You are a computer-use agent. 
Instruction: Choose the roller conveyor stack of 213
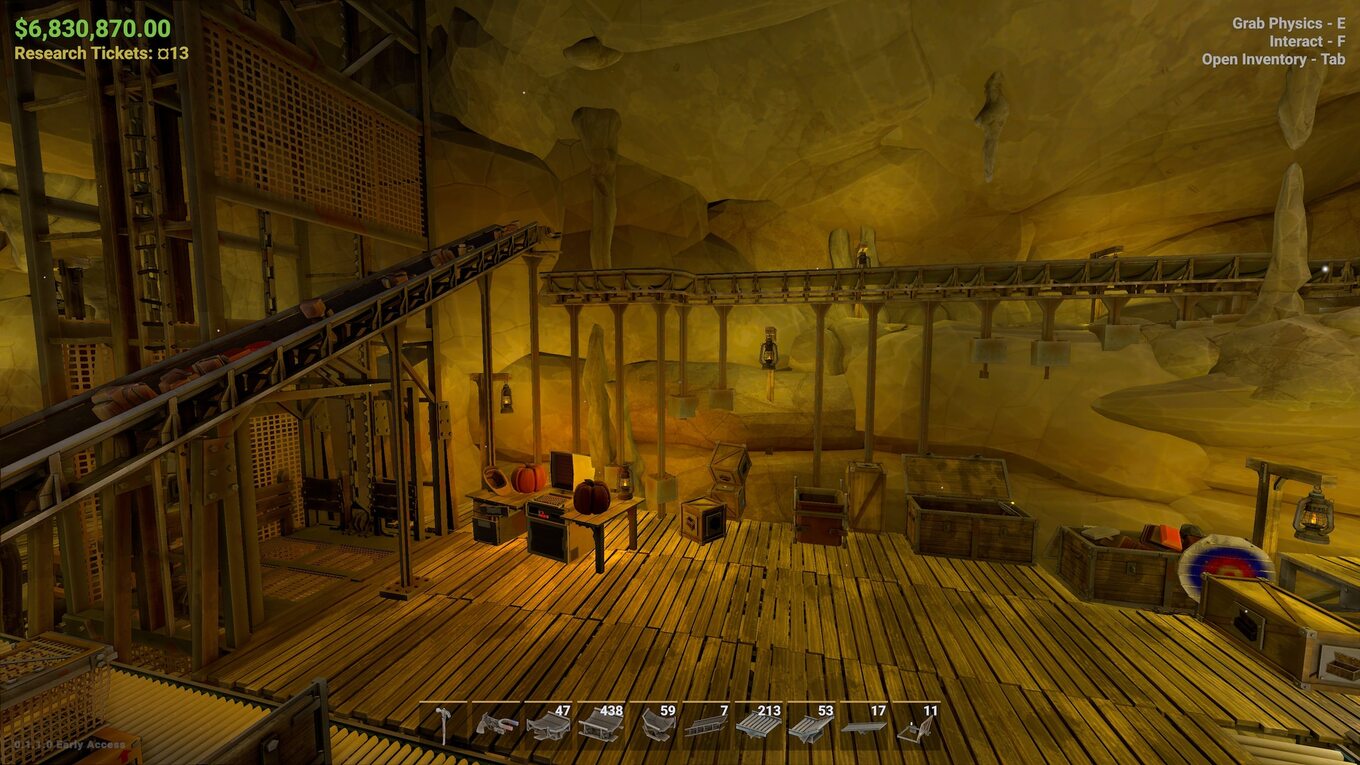pyautogui.click(x=759, y=724)
